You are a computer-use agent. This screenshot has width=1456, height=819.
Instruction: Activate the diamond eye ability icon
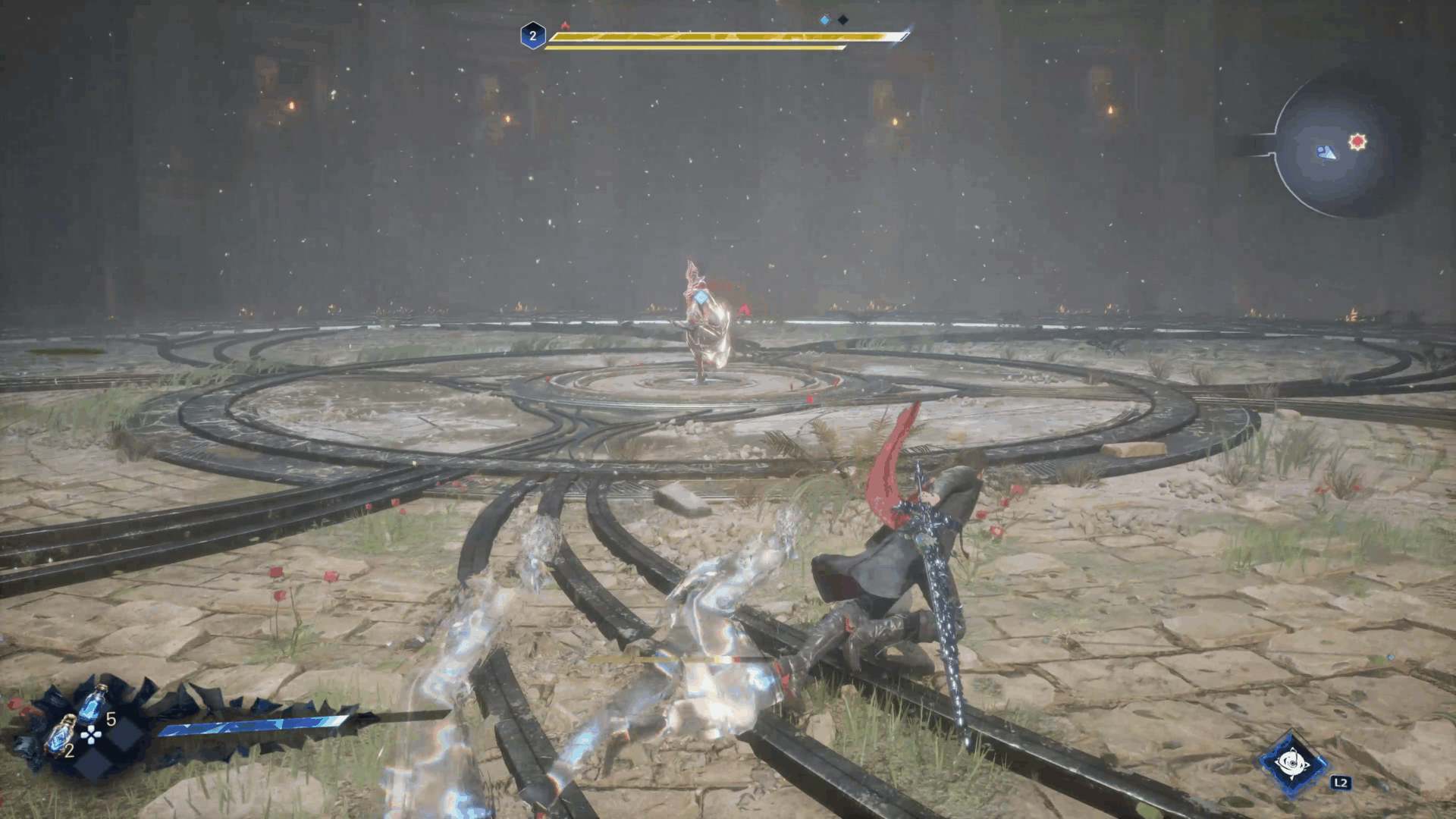click(x=1292, y=764)
